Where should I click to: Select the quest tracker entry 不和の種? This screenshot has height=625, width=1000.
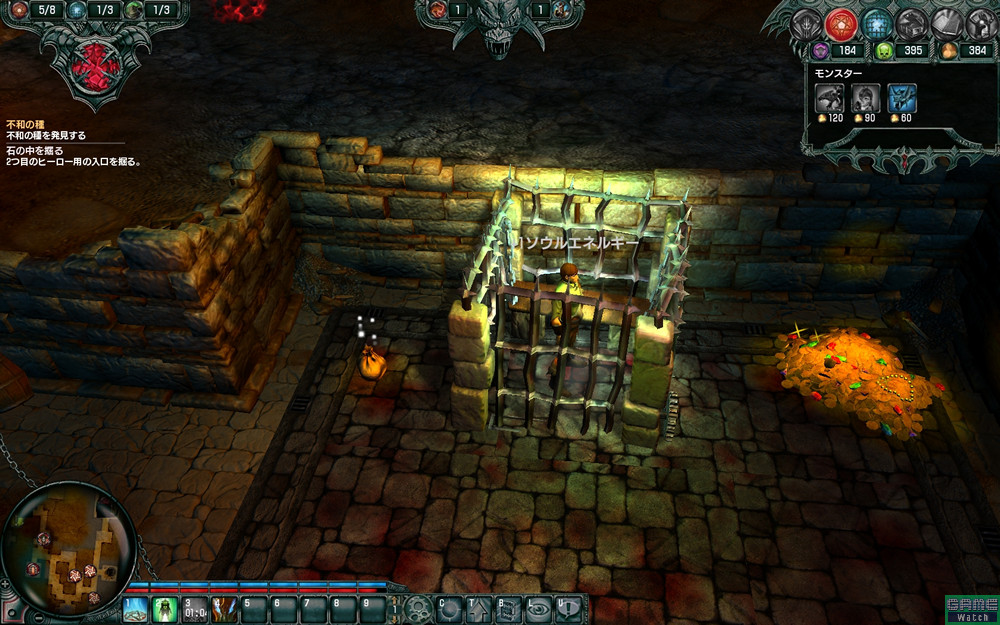coord(25,124)
